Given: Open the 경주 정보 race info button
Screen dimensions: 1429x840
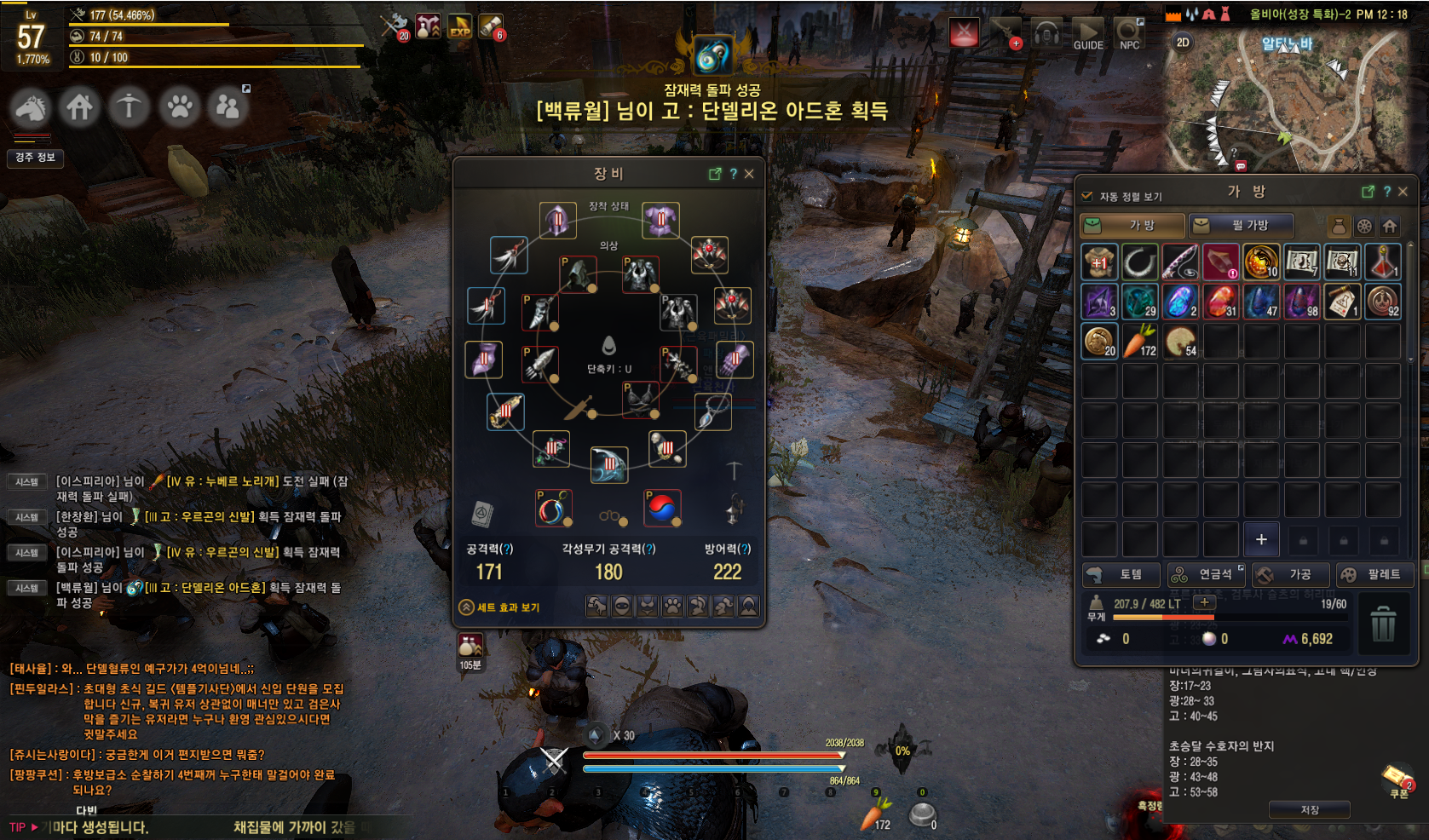Looking at the screenshot, I should tap(35, 158).
